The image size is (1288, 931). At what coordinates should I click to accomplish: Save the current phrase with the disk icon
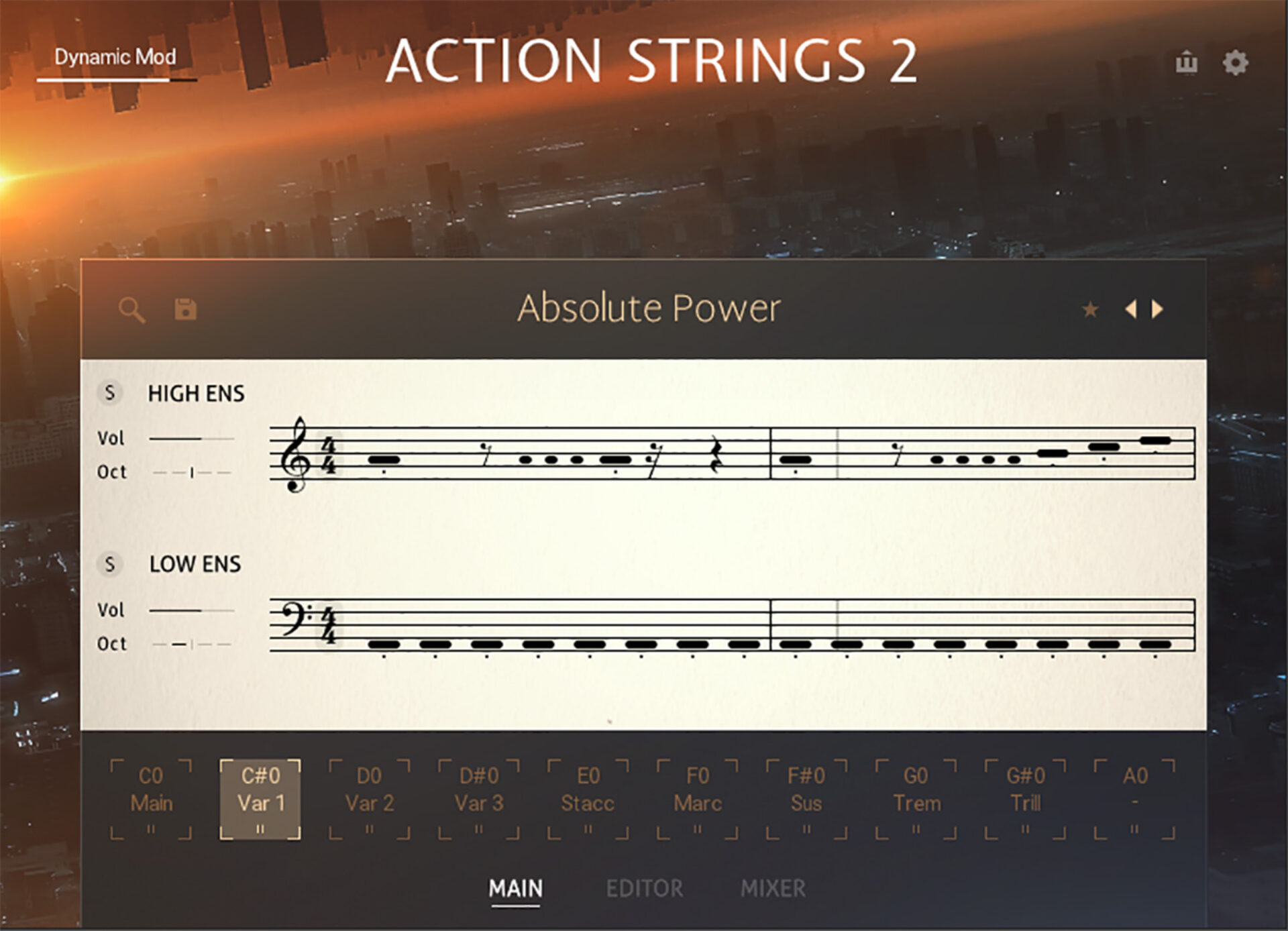[184, 309]
